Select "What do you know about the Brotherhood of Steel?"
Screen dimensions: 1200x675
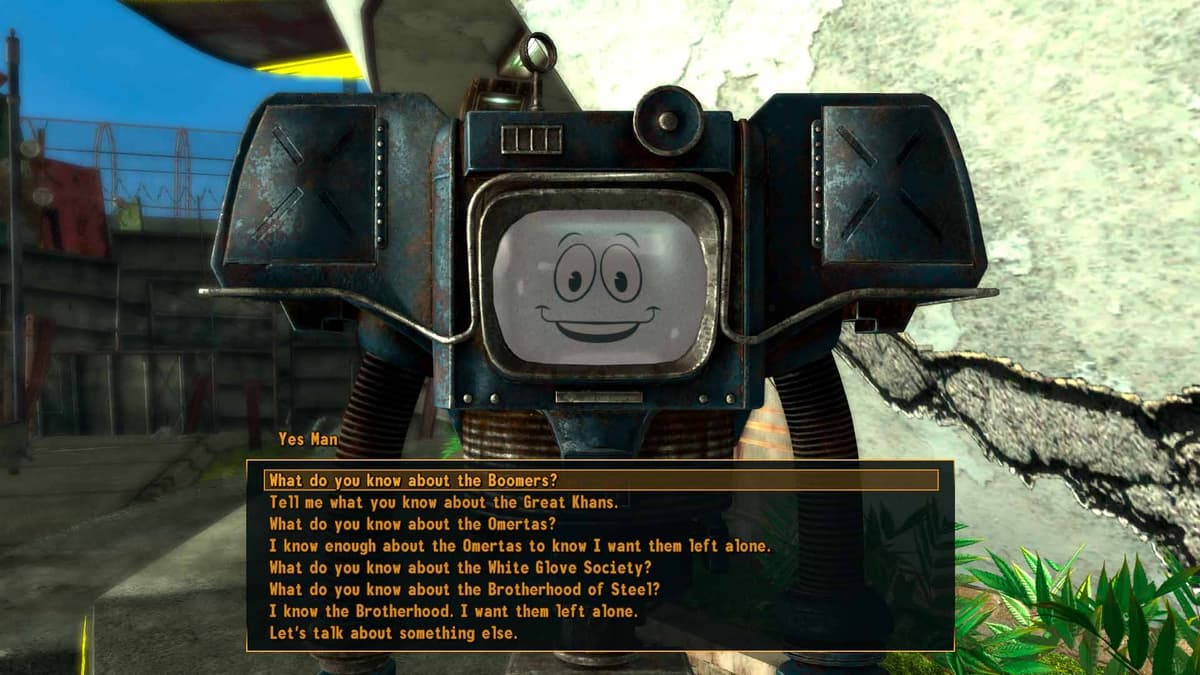point(465,589)
